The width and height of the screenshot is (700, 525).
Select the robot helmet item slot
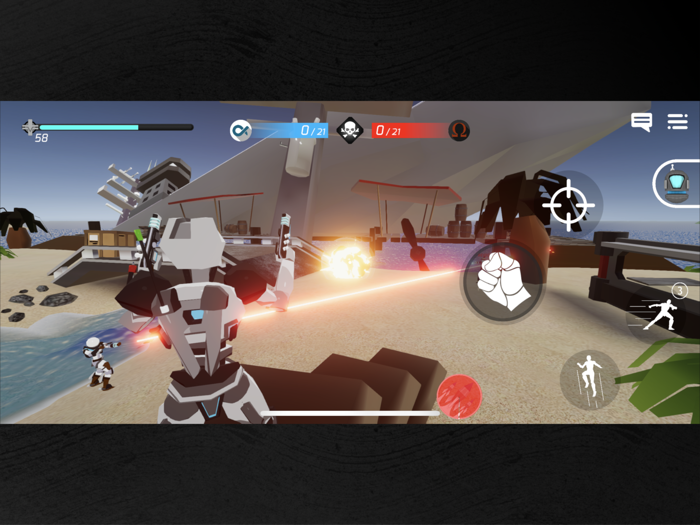coord(677,183)
